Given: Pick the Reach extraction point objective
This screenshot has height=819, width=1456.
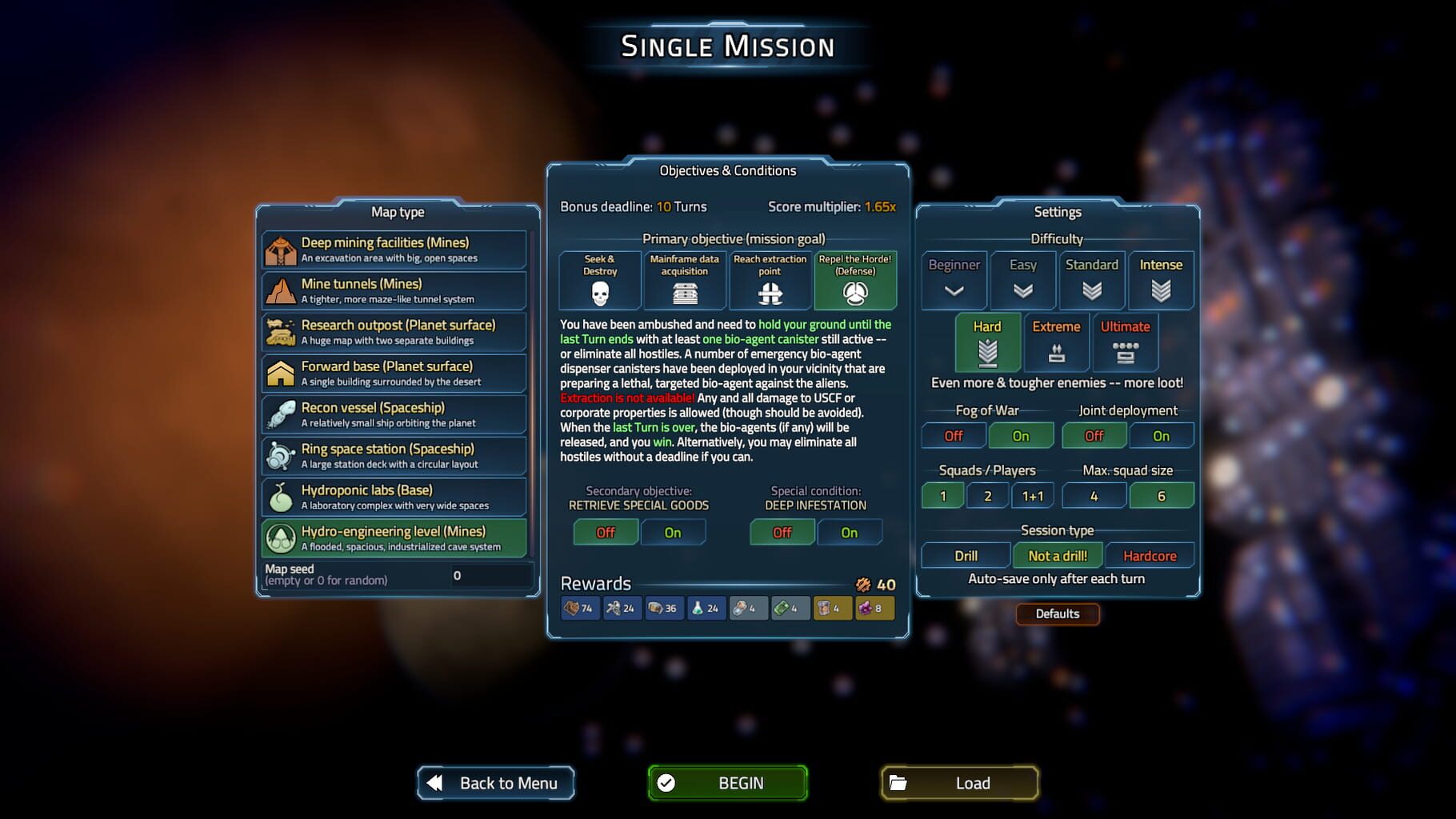Looking at the screenshot, I should coord(770,281).
